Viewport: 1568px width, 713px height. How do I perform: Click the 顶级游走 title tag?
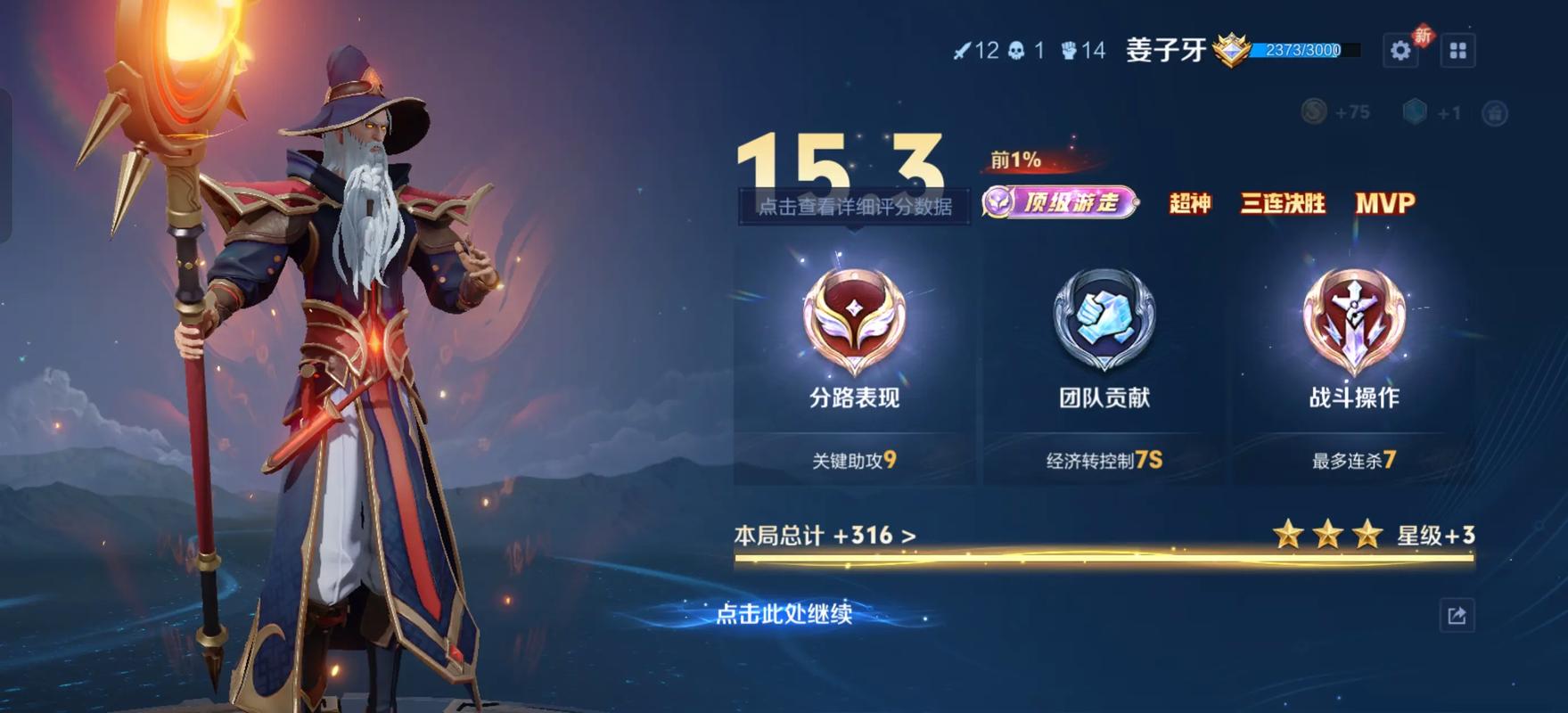pyautogui.click(x=1060, y=203)
